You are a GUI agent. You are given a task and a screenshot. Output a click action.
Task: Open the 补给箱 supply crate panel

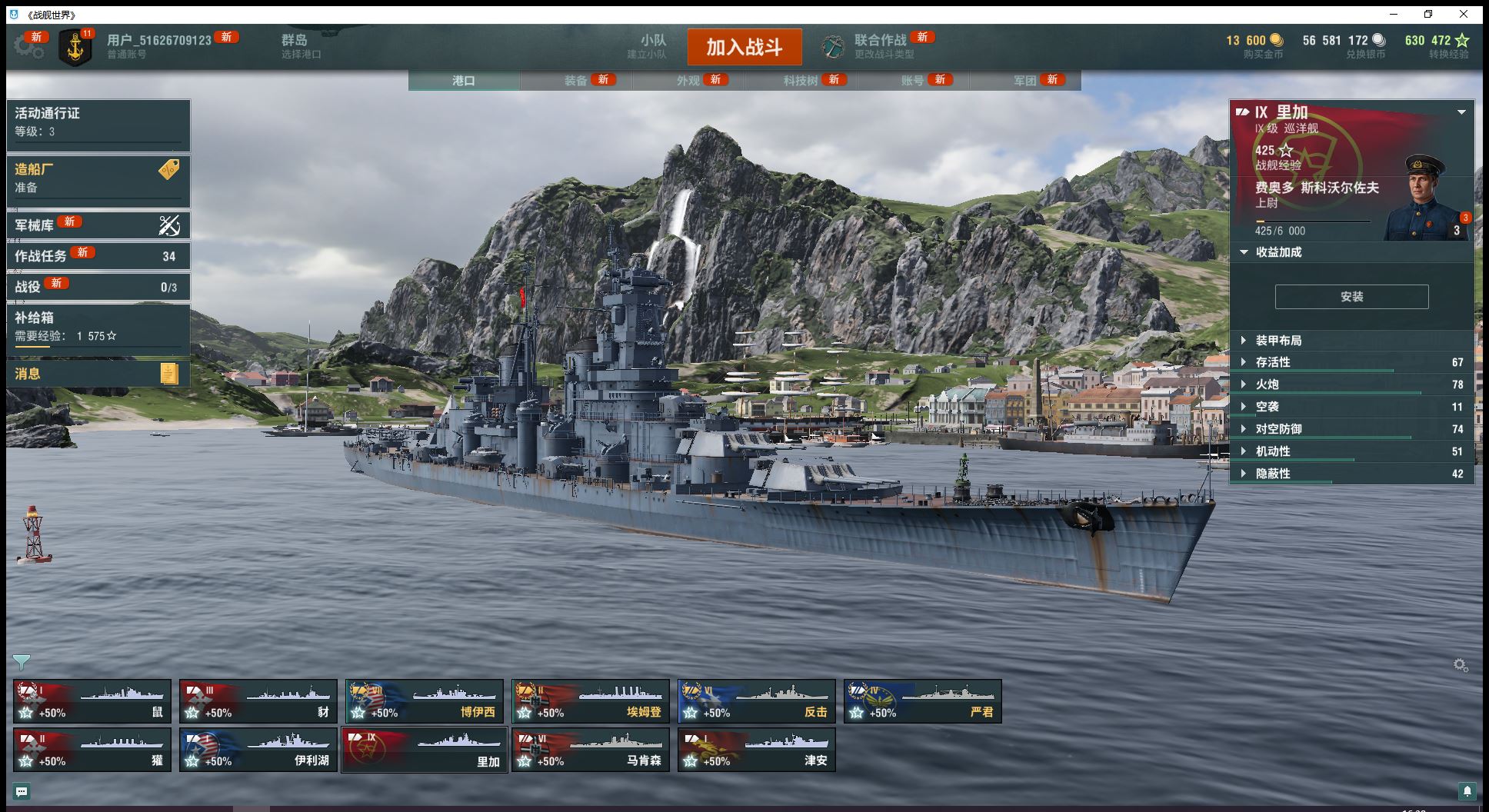point(98,326)
